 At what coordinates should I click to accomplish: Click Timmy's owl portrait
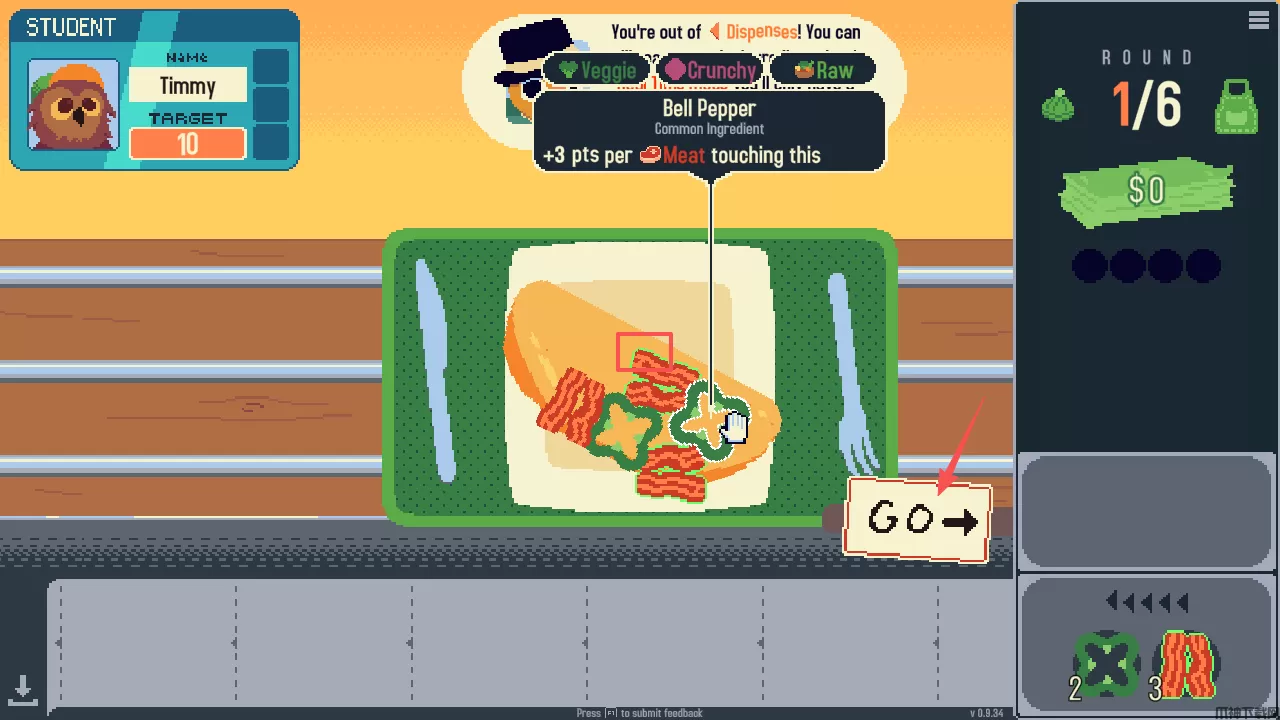point(73,105)
